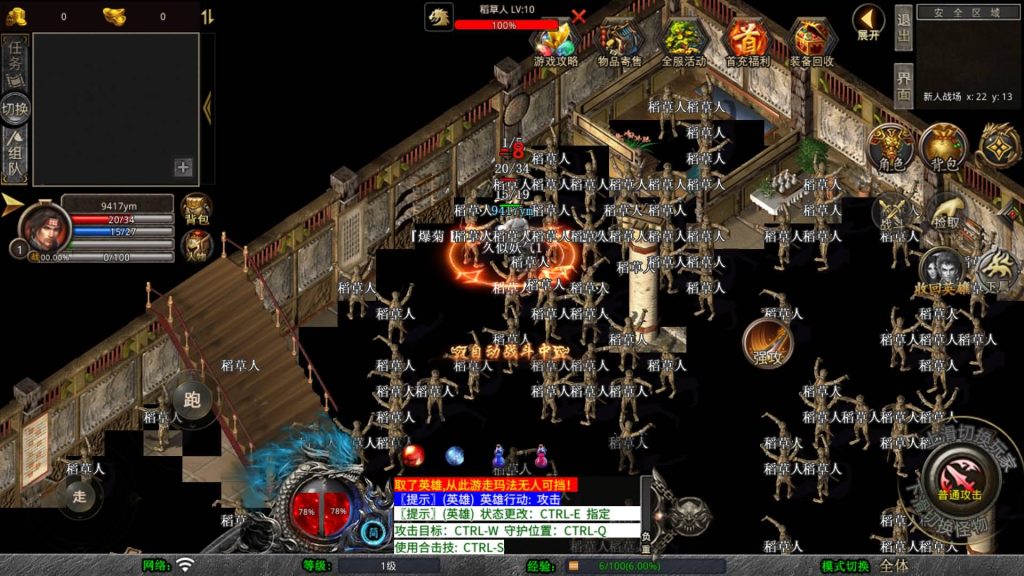Tap the 走 walk button
1024x576 pixels.
(x=79, y=494)
